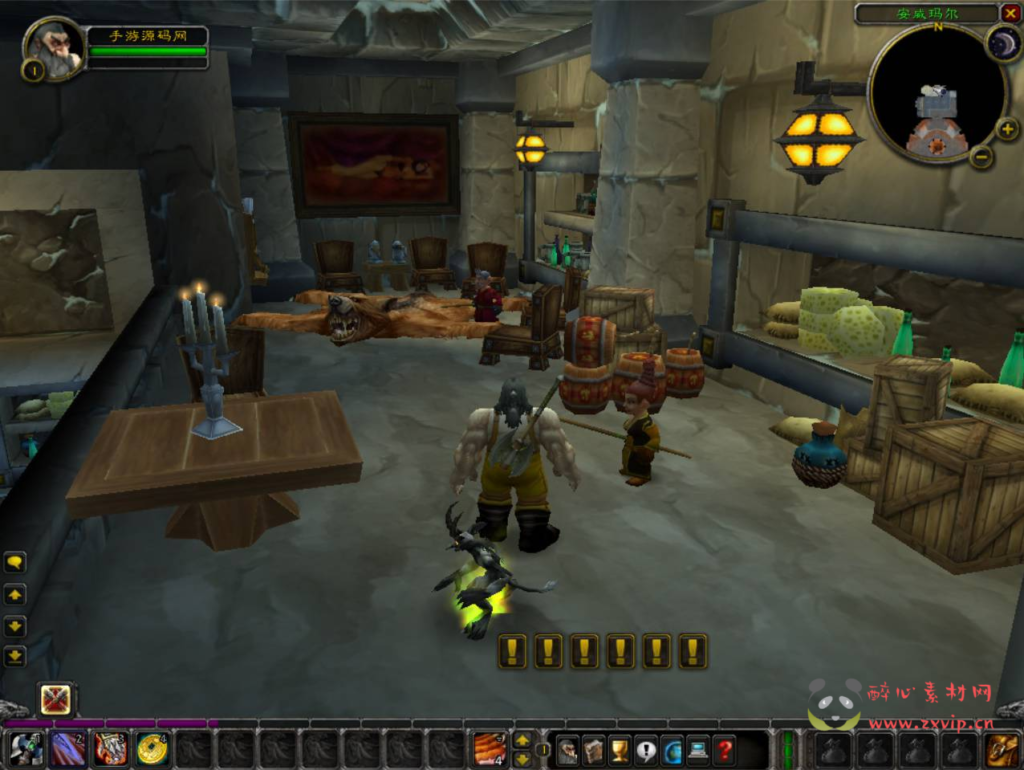This screenshot has height=770, width=1024.
Task: Zoom out on the minimap
Action: [x=982, y=157]
